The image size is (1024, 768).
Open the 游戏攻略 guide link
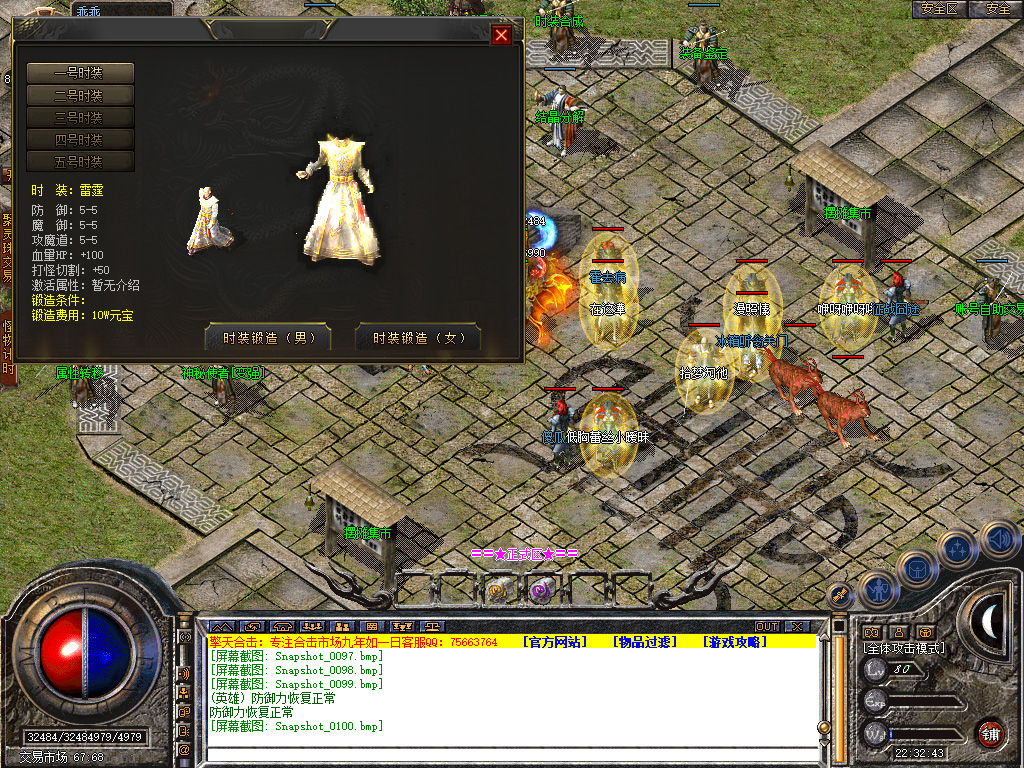pyautogui.click(x=735, y=642)
